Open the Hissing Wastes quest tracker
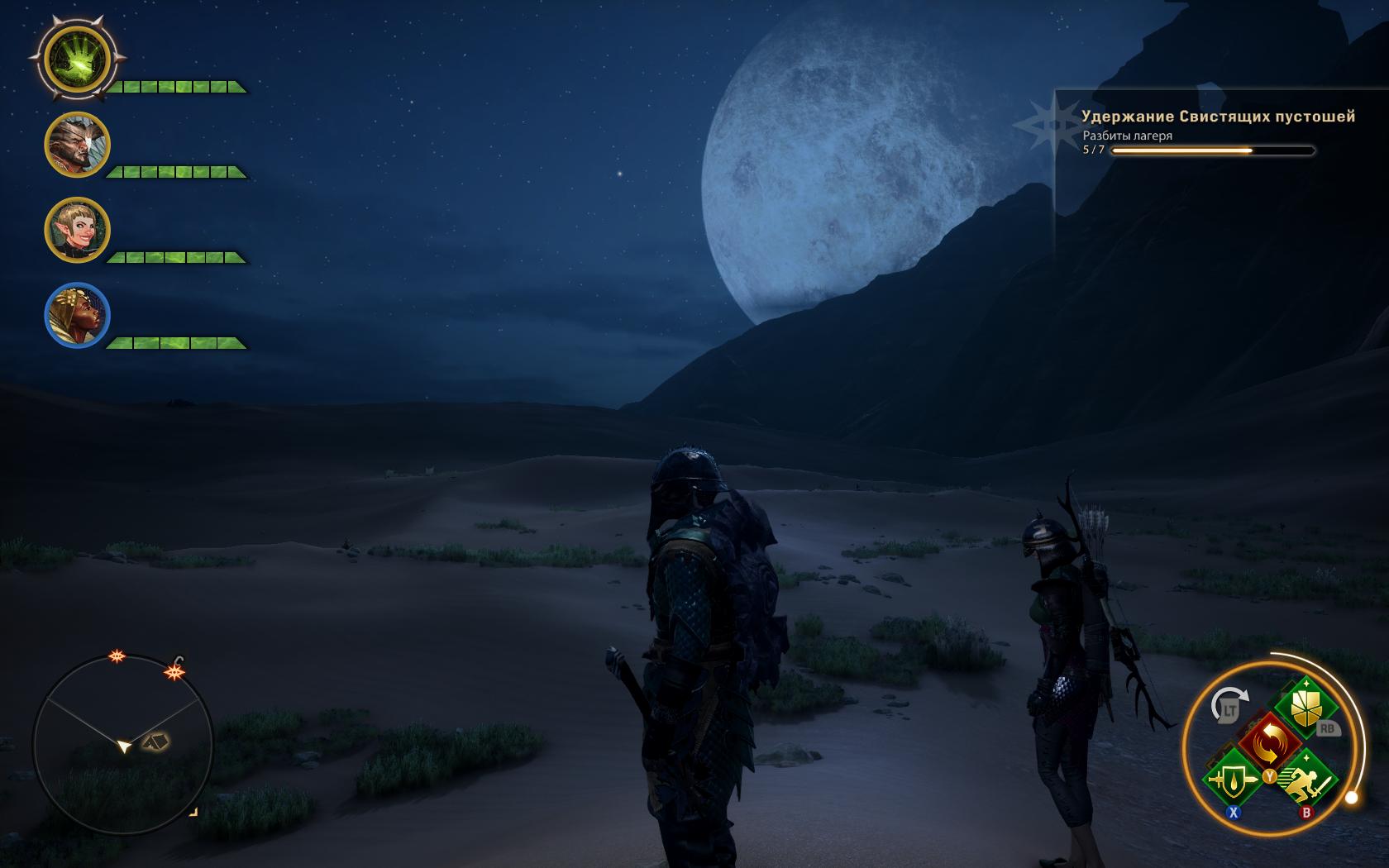This screenshot has height=868, width=1389. [x=1217, y=117]
